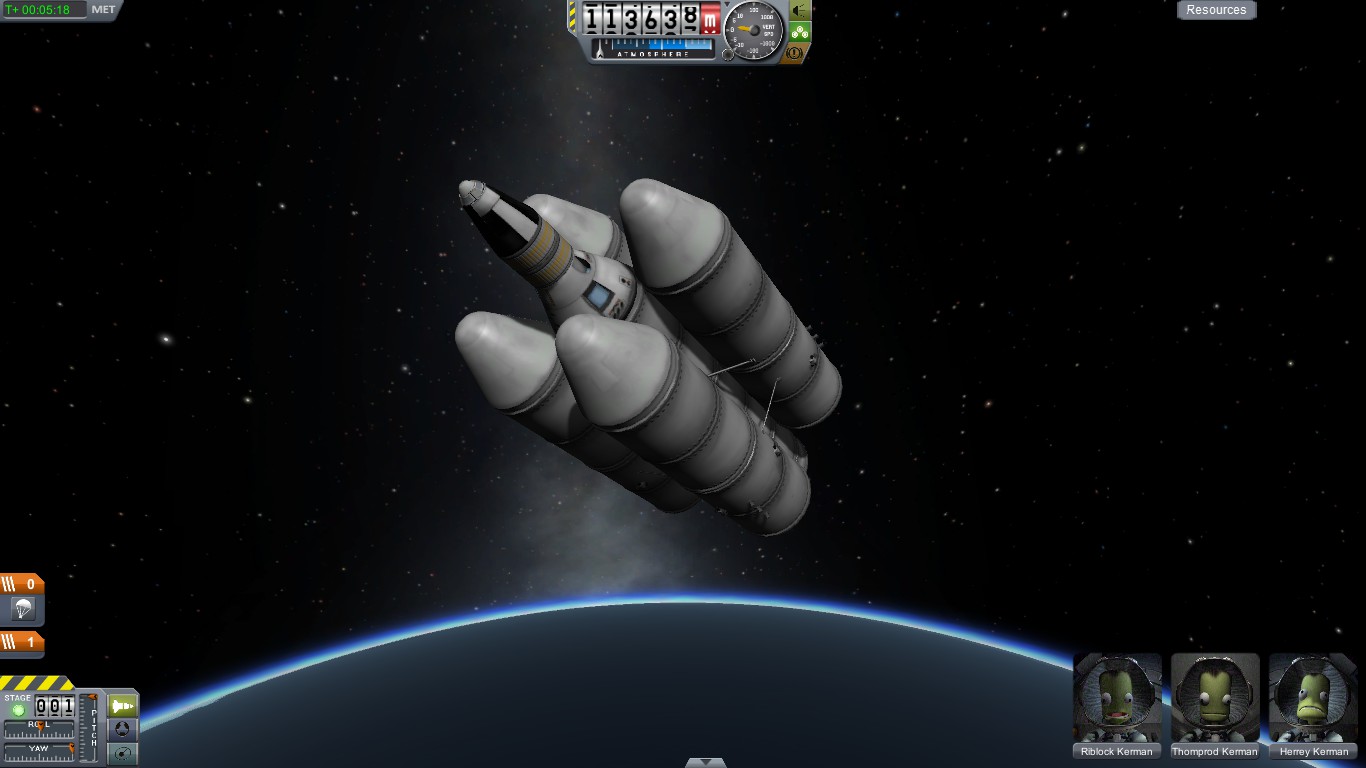Click the orange stage 1 header

point(22,642)
